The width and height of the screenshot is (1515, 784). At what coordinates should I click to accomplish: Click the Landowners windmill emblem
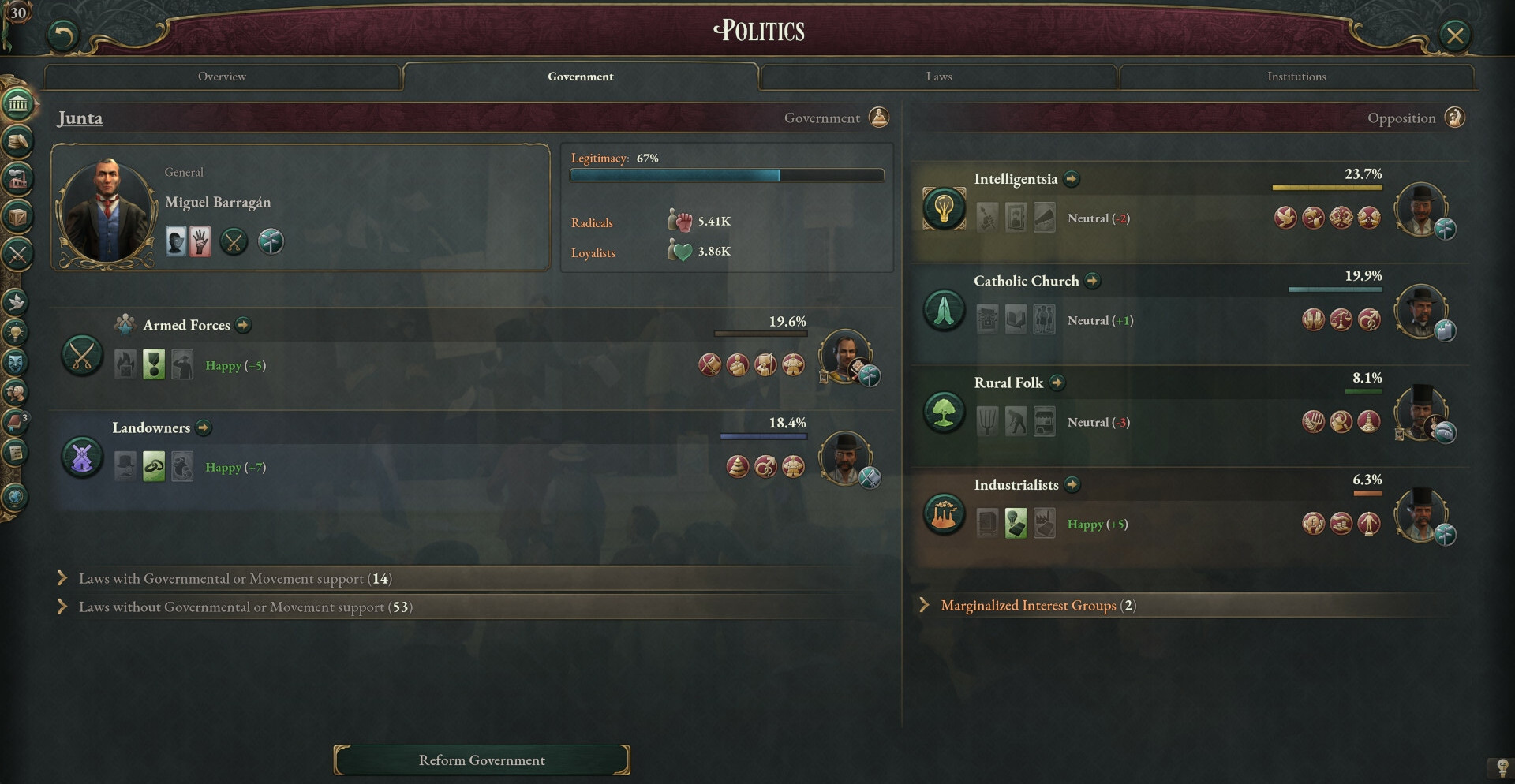click(82, 457)
